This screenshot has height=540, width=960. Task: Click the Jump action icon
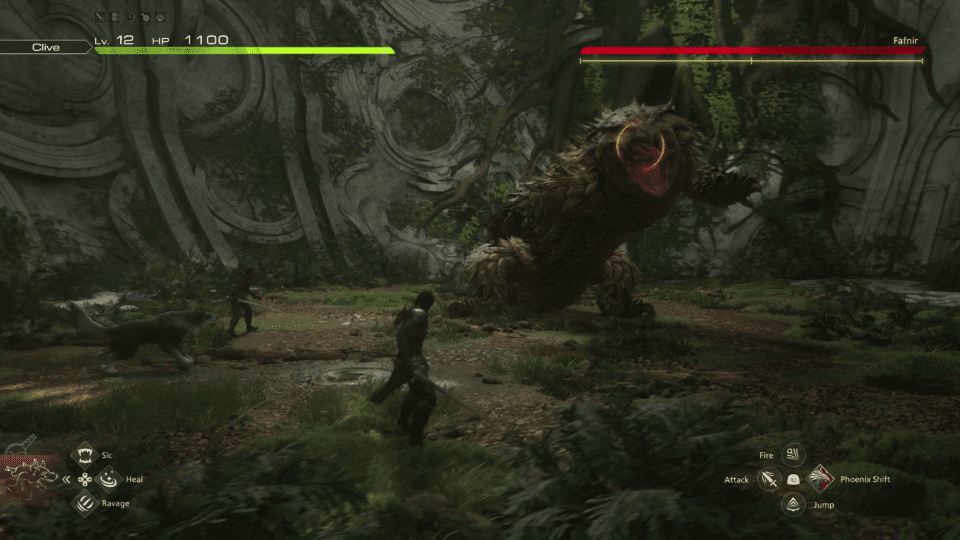tap(794, 504)
